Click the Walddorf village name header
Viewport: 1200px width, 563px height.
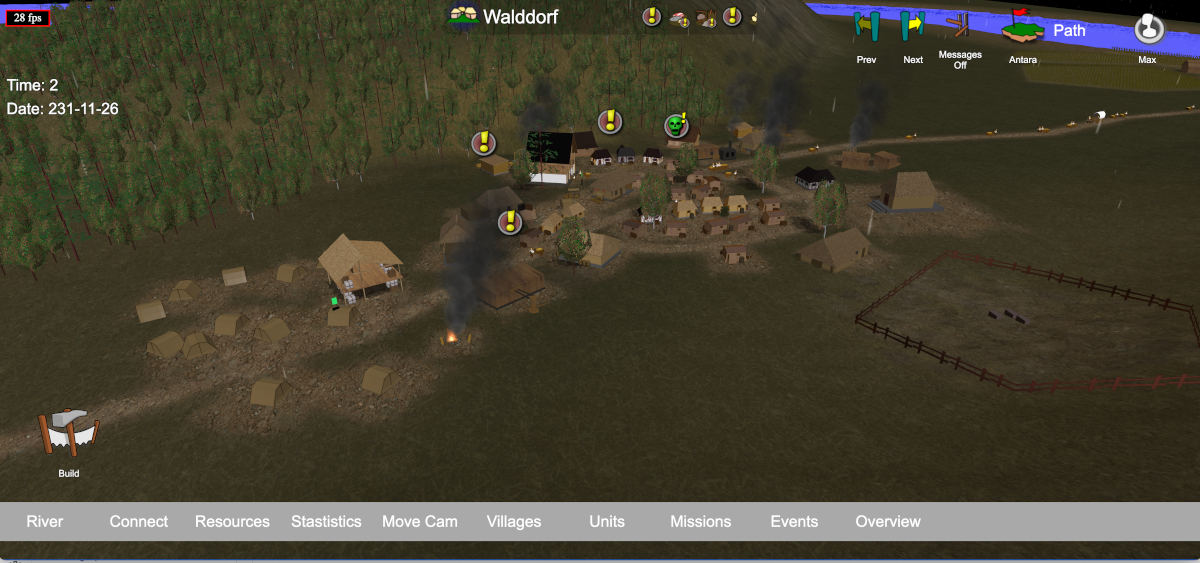tap(505, 16)
